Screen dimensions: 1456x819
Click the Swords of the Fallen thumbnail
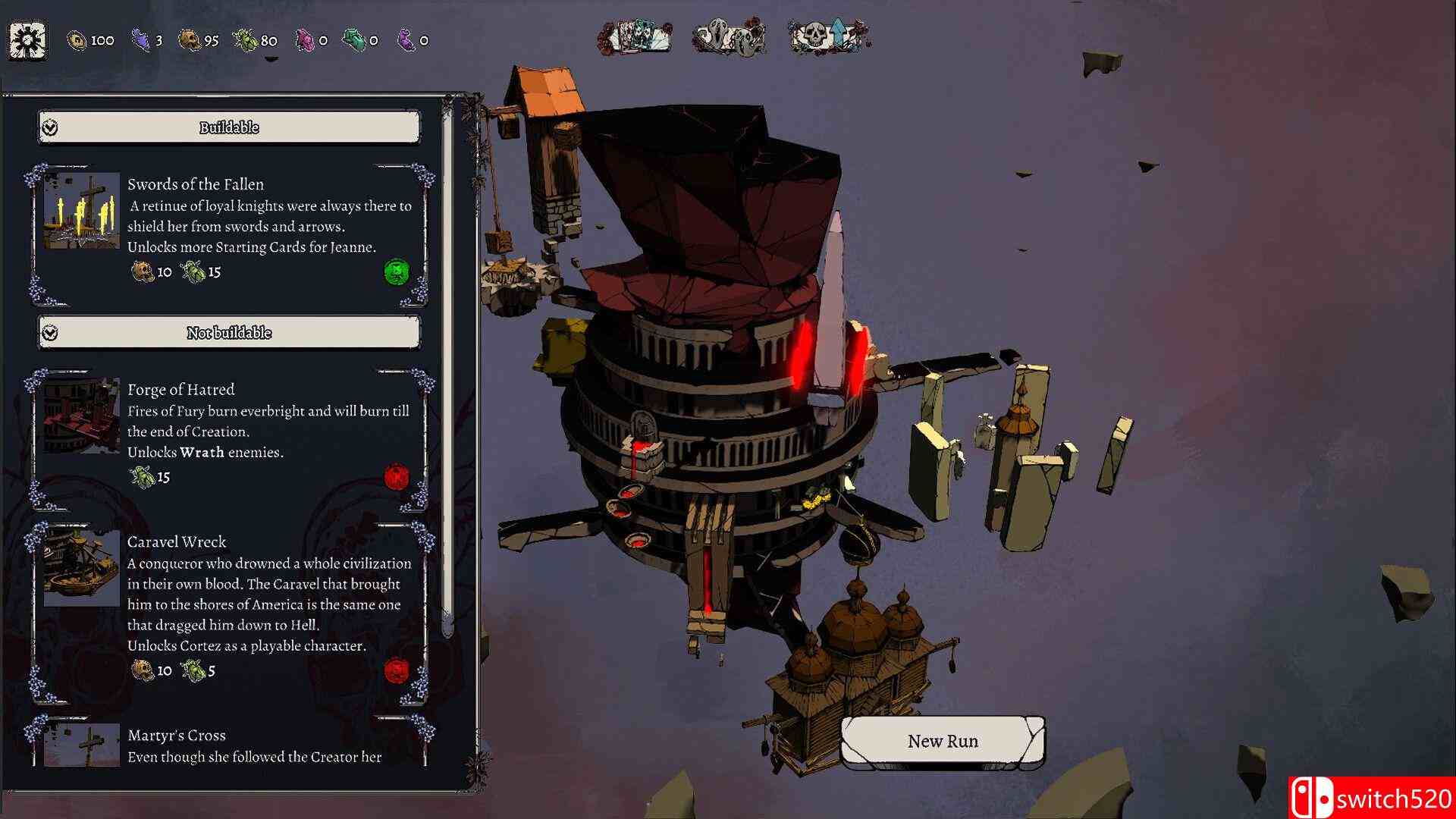tap(82, 211)
